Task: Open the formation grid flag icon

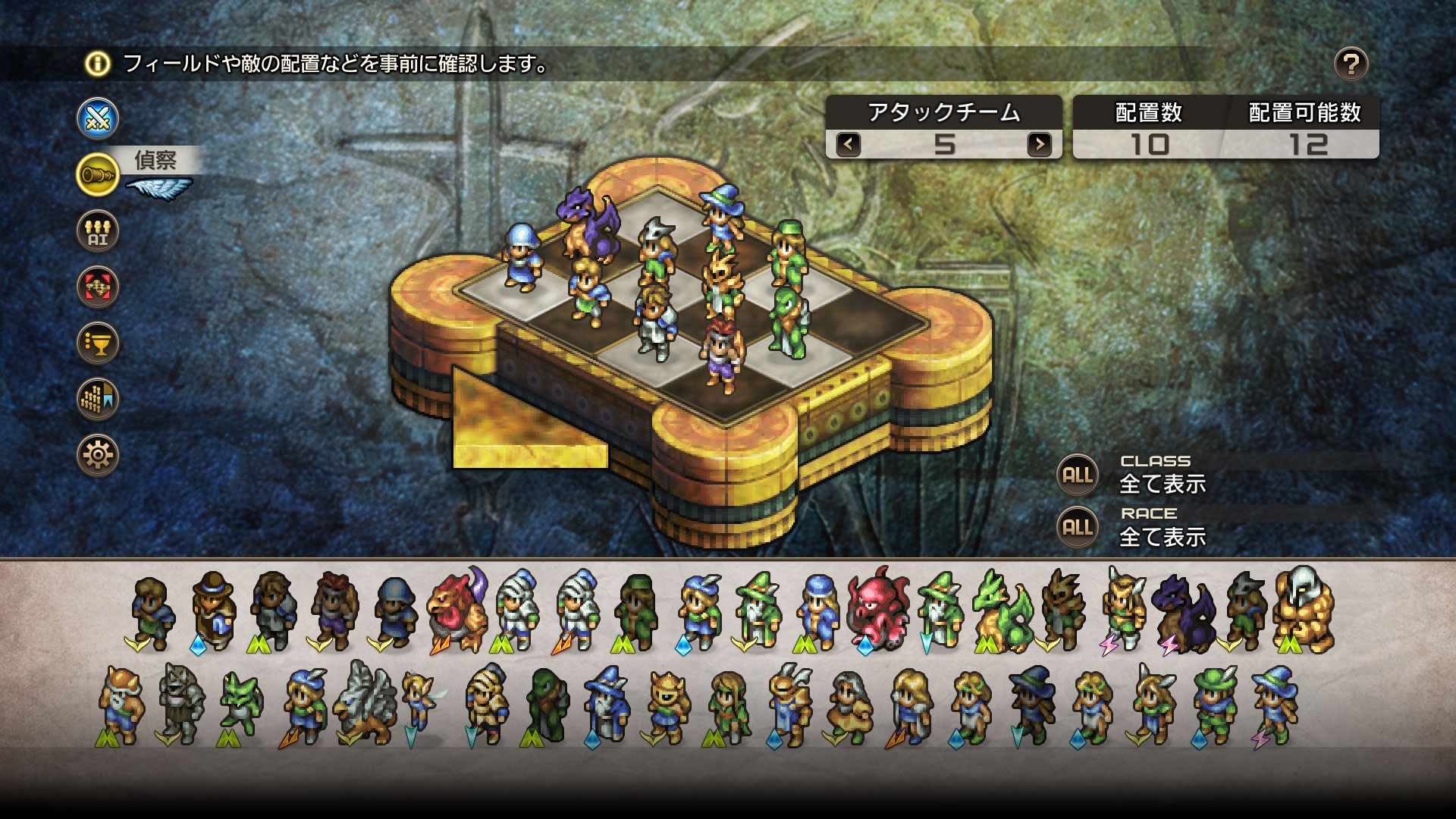Action: click(x=98, y=399)
